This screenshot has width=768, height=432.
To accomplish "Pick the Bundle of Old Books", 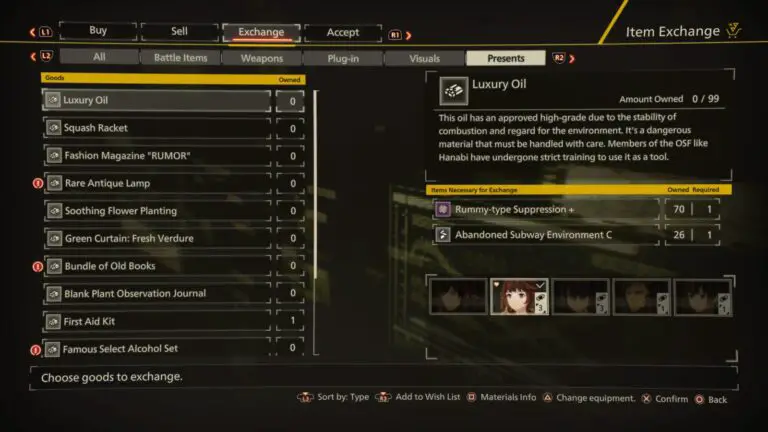I will pos(157,266).
